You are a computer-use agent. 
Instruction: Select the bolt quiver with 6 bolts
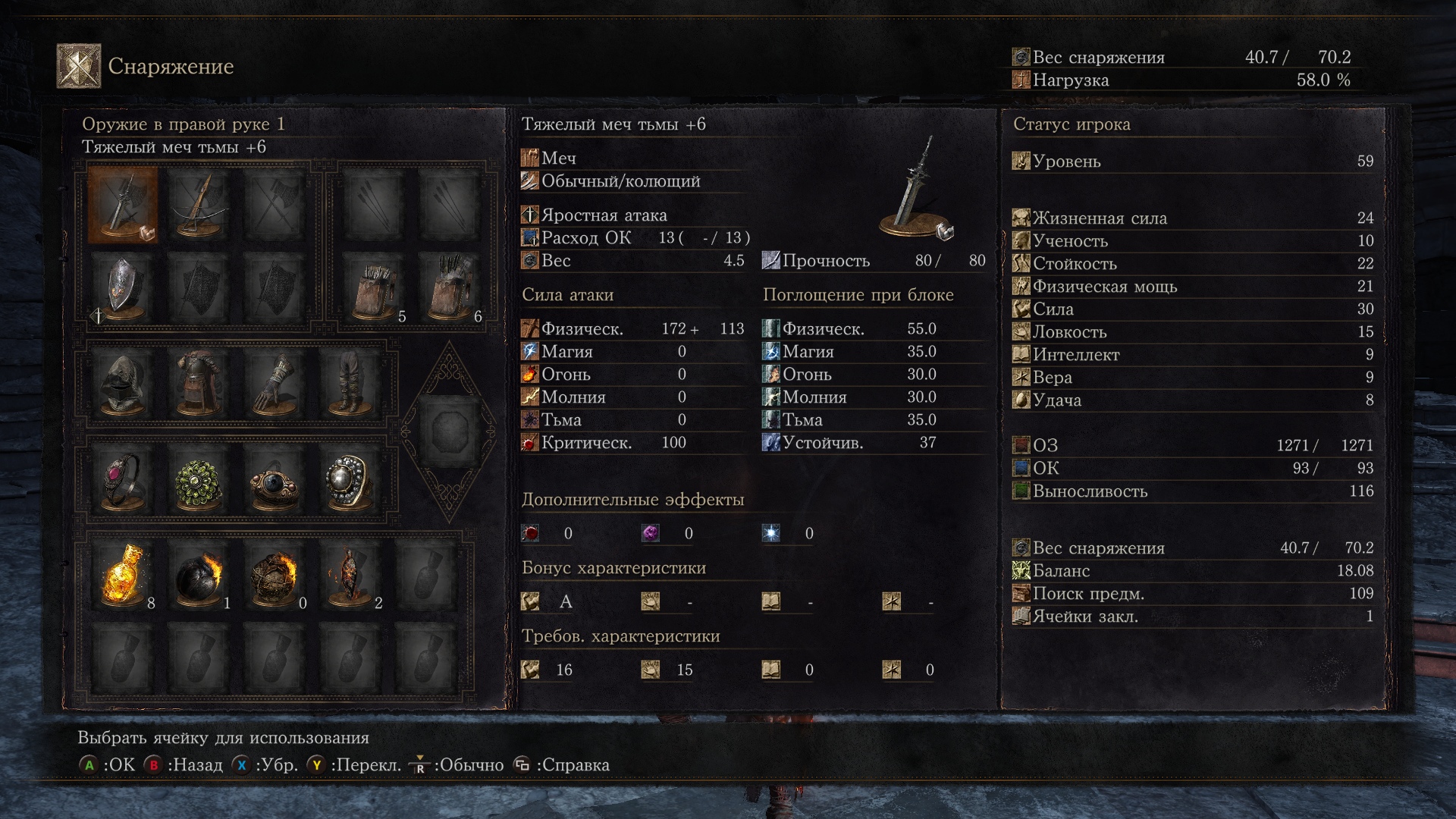[x=449, y=288]
